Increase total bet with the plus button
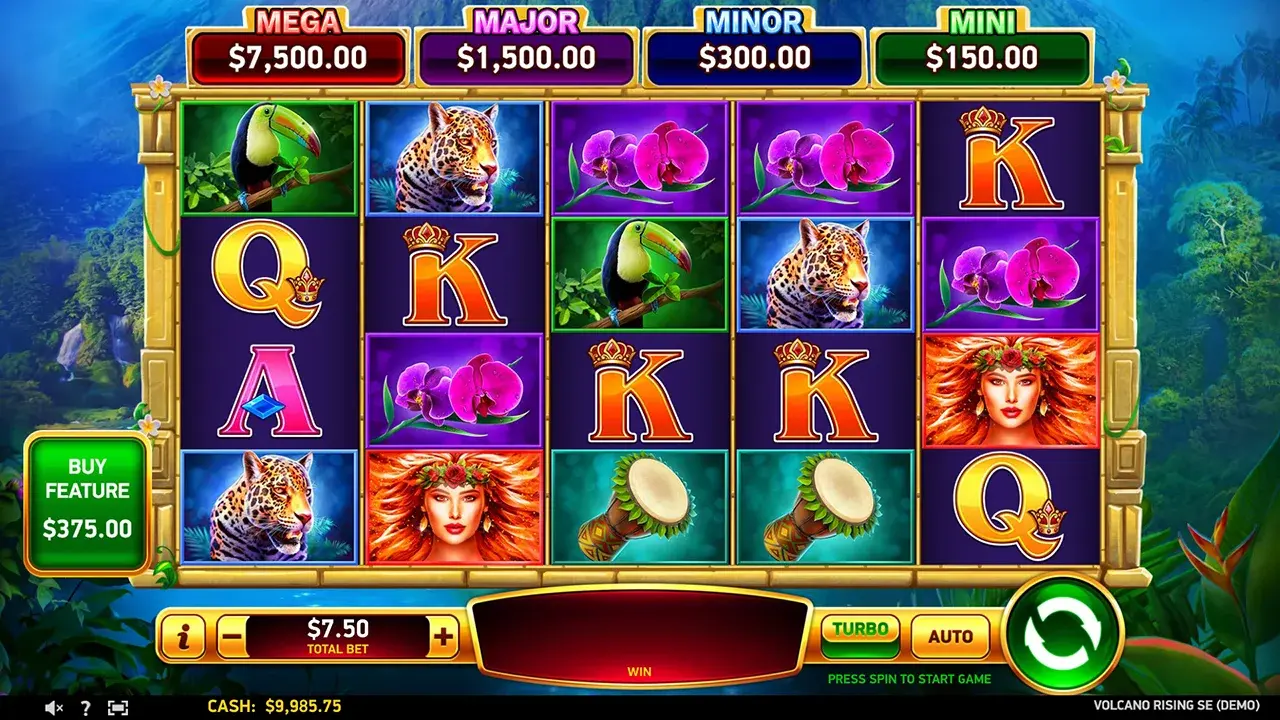The width and height of the screenshot is (1280, 720). tap(443, 636)
